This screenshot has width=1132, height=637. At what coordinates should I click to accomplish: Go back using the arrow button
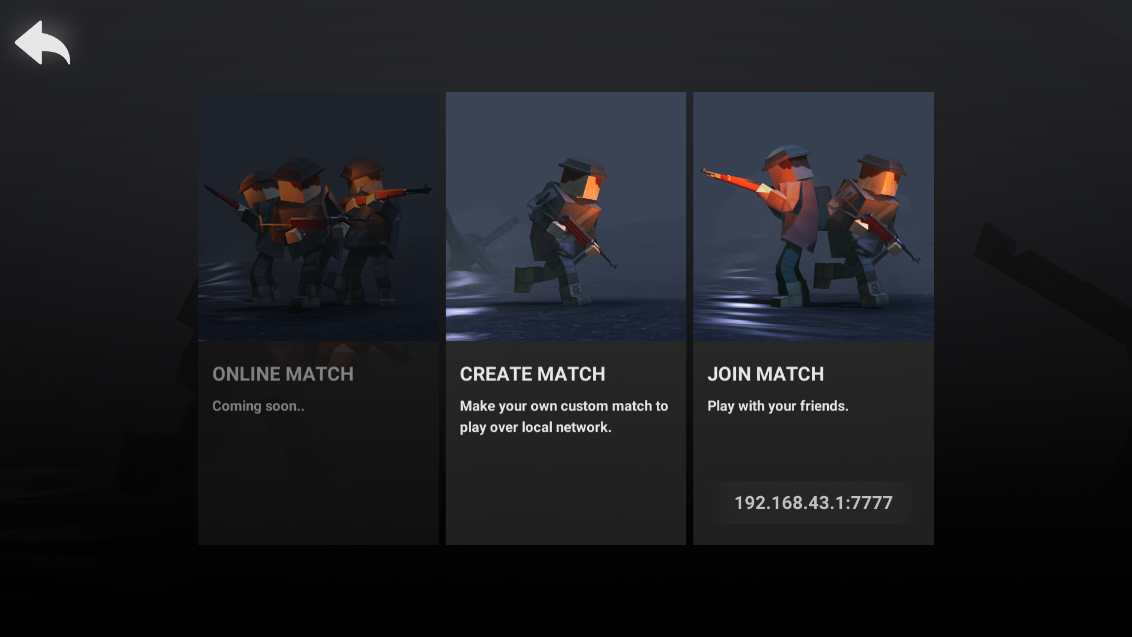click(42, 43)
